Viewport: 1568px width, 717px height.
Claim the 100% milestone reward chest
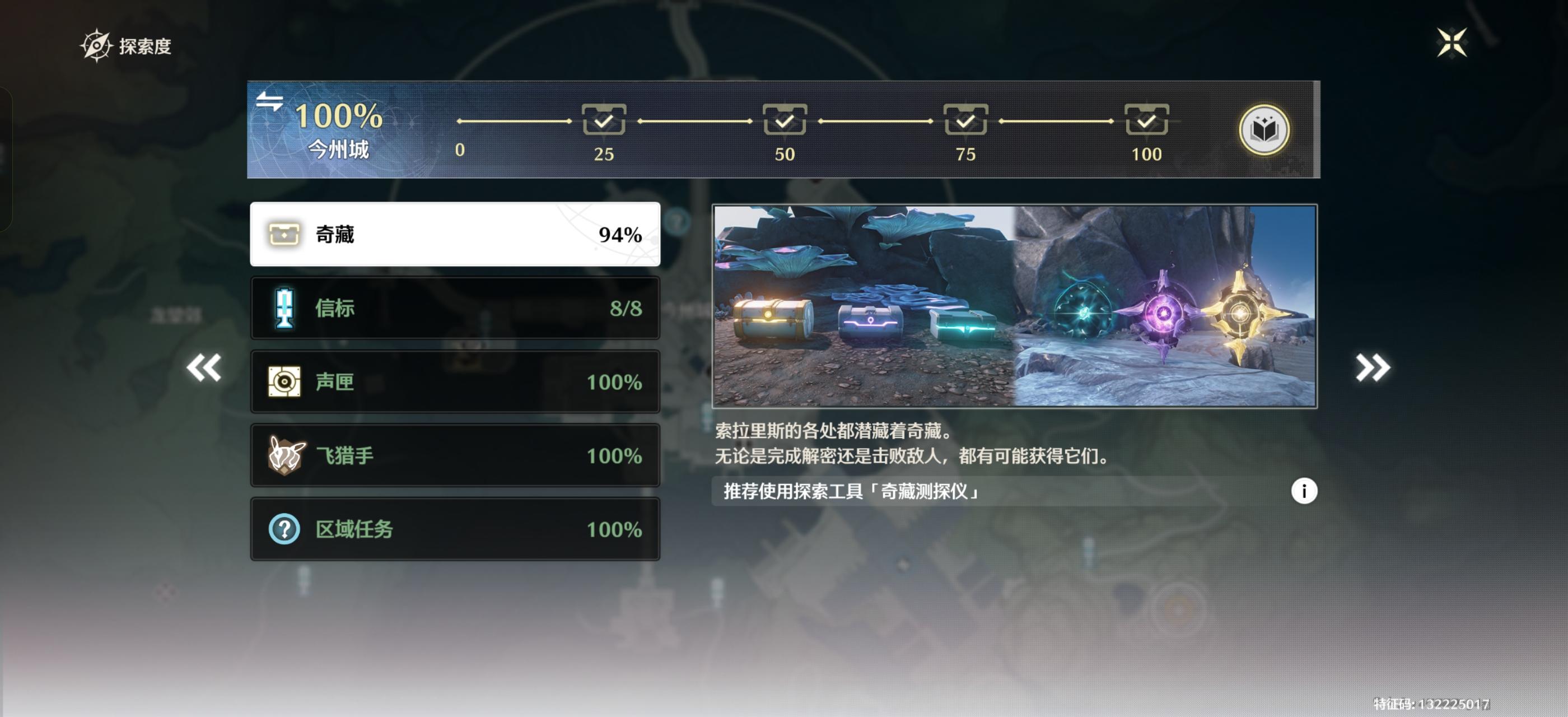coord(1147,120)
